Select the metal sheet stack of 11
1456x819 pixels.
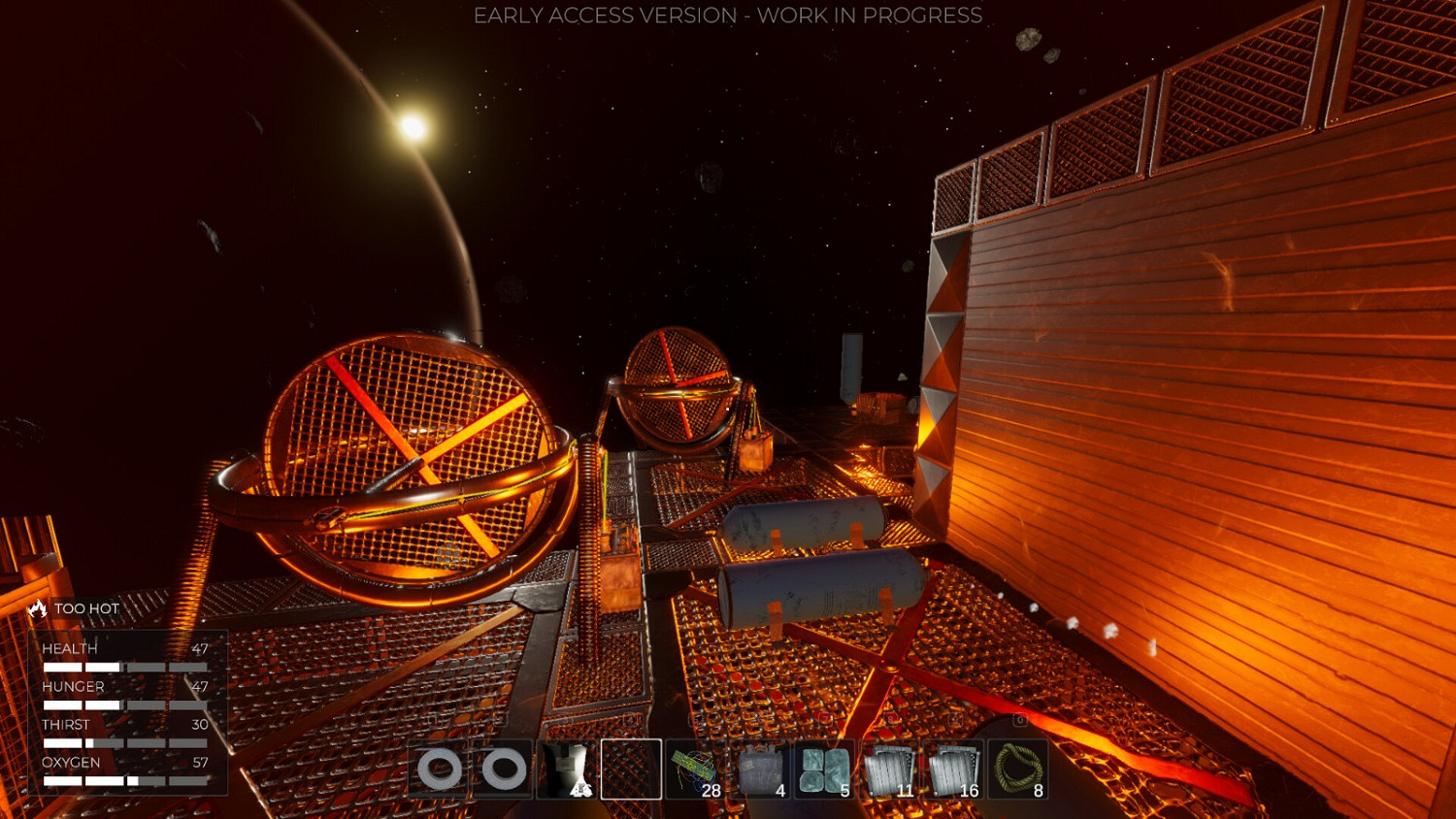coord(891,767)
